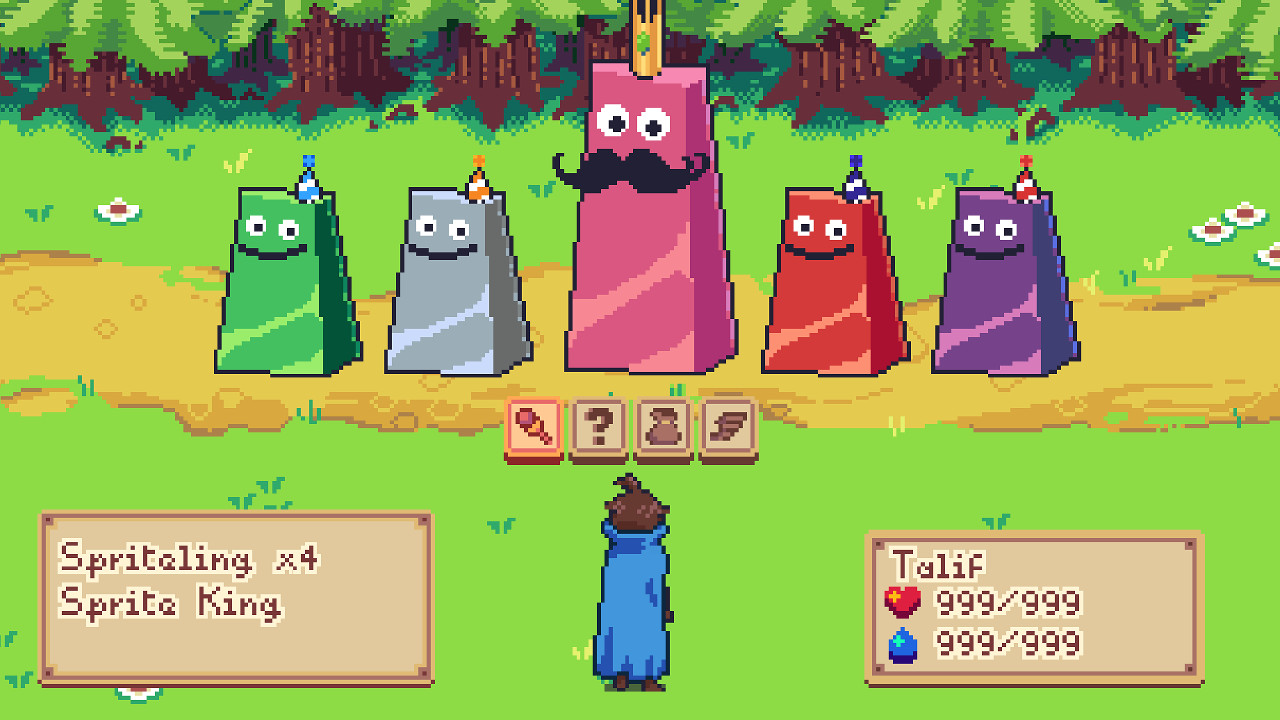
Task: Click the blue mana droplet icon
Action: coord(901,645)
